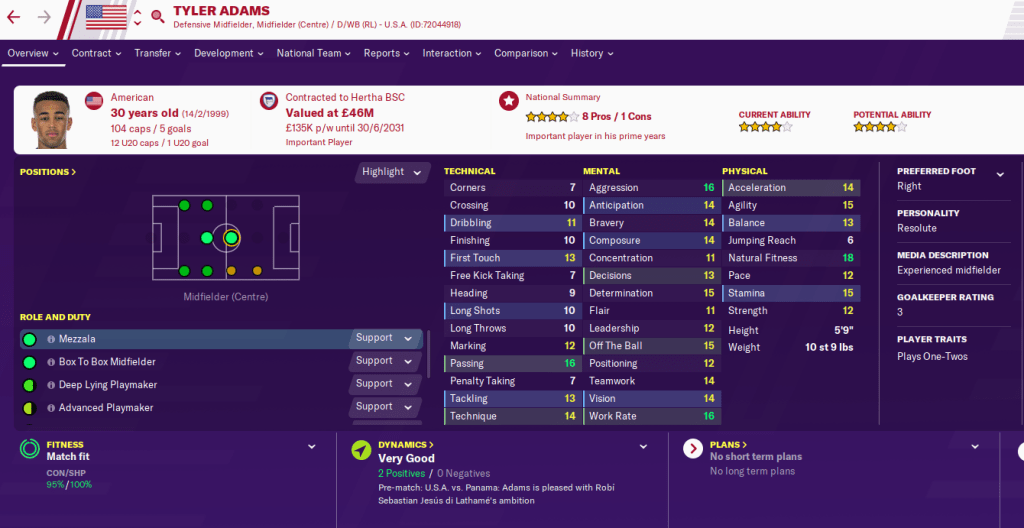This screenshot has height=528, width=1024.
Task: Open the Highlight dropdown
Action: 391,172
